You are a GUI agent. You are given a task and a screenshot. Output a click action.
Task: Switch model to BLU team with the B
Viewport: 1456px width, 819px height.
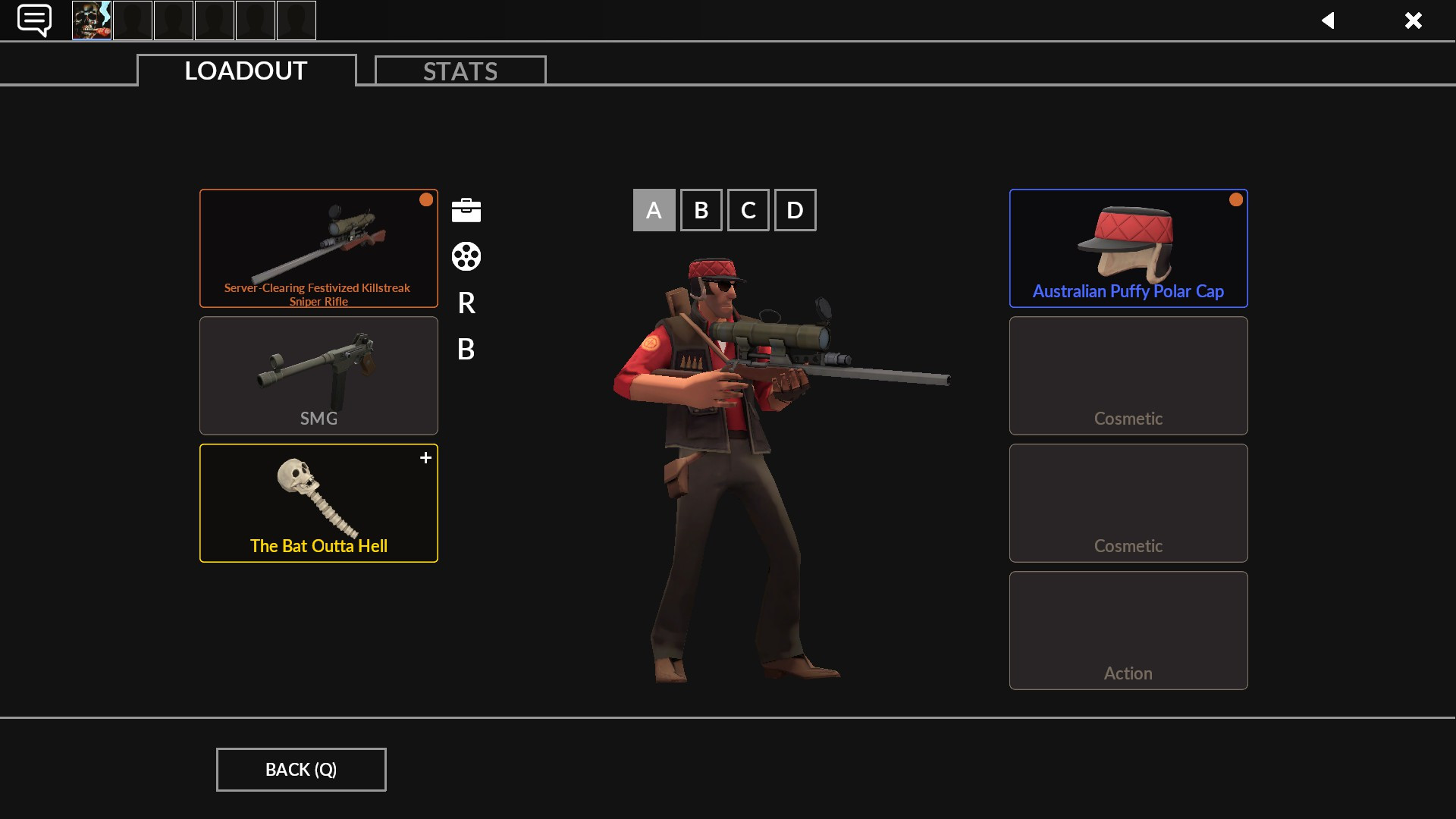(x=466, y=350)
